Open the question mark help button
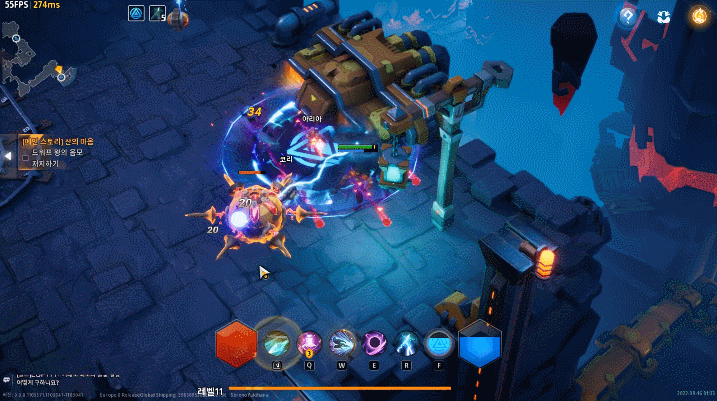 tap(628, 16)
